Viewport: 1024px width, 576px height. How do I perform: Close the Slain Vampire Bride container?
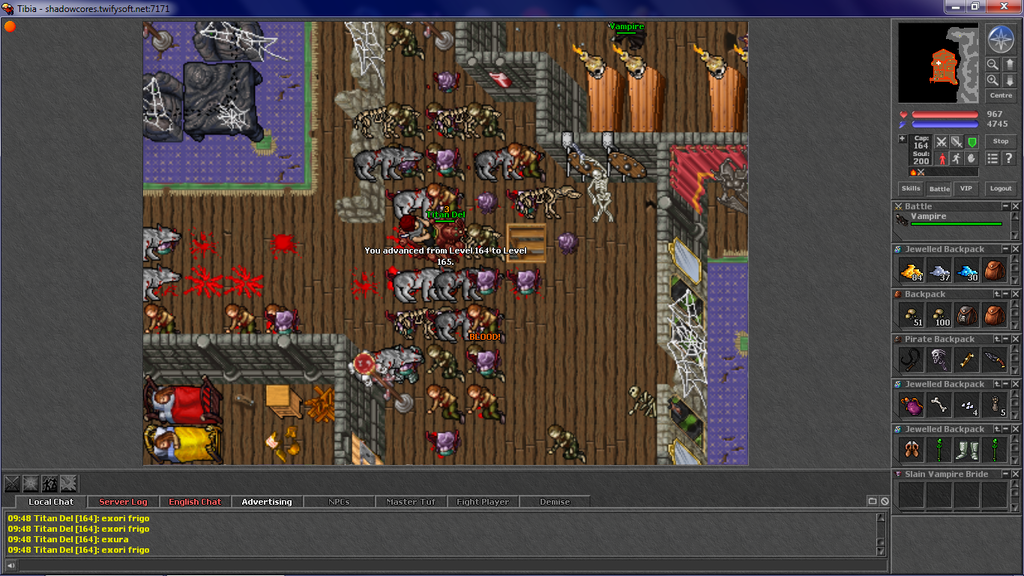1014,474
